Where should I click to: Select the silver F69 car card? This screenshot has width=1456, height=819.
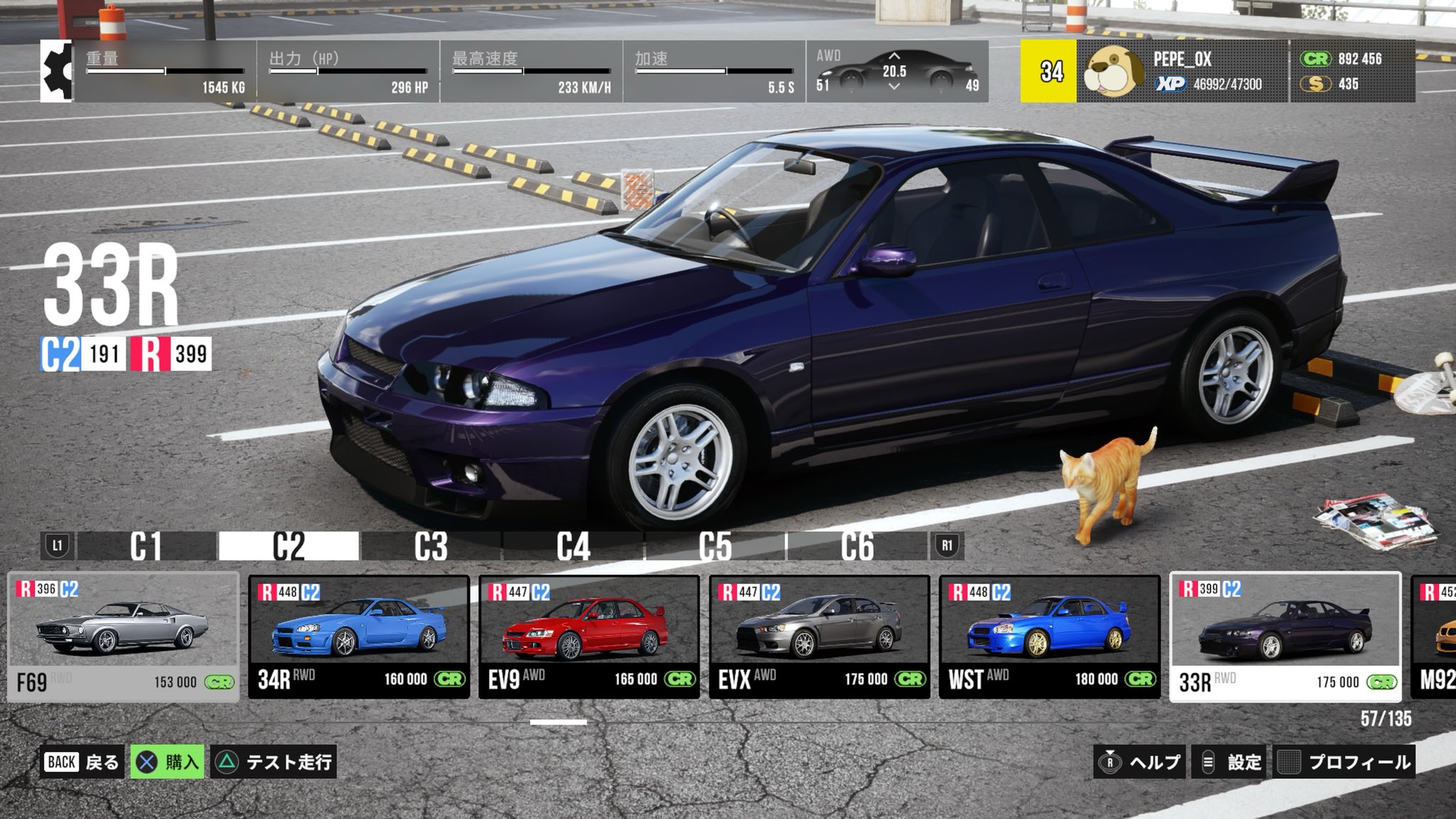click(x=123, y=638)
